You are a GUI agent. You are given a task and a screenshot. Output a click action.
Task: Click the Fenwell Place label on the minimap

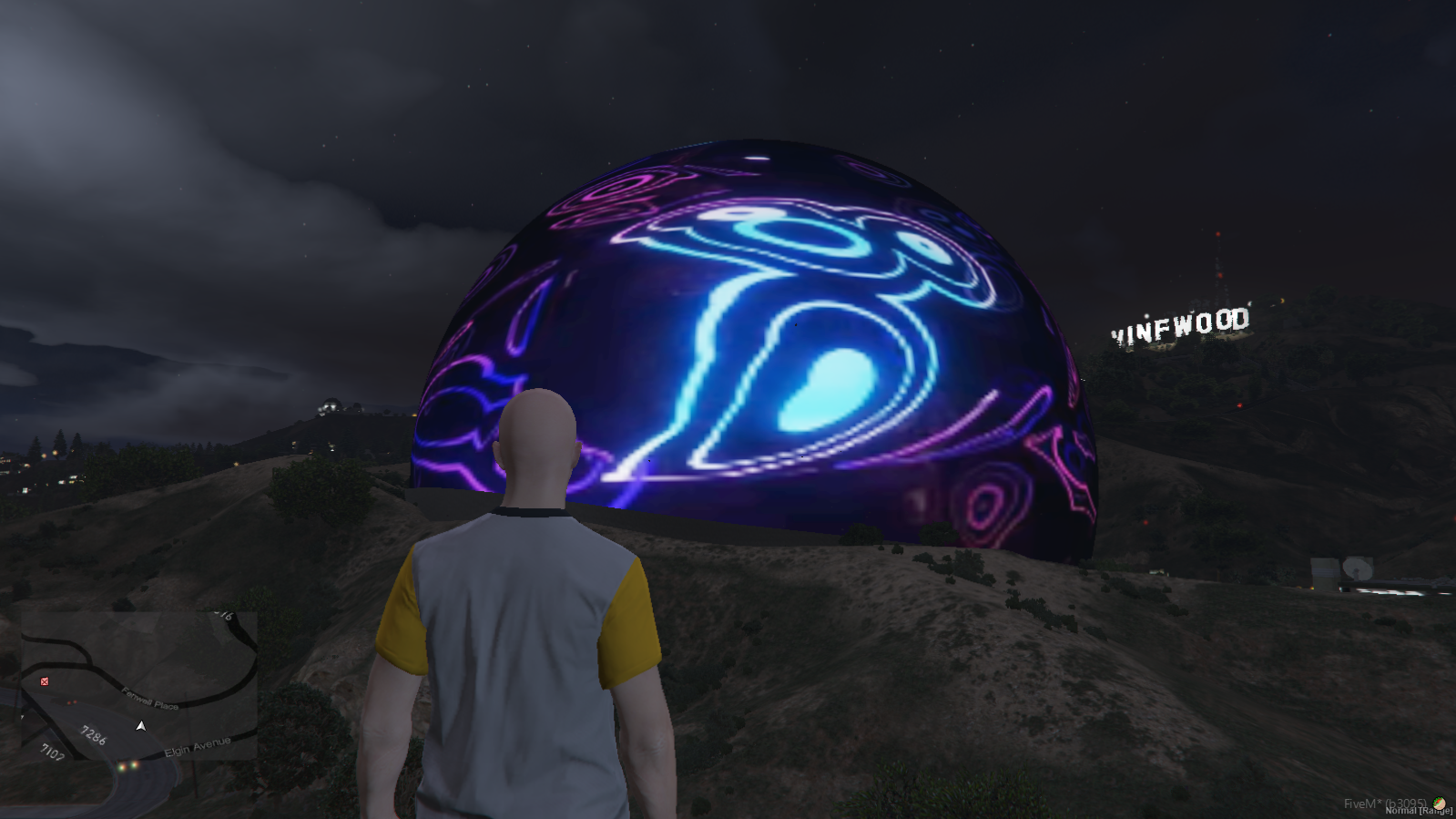click(x=150, y=699)
